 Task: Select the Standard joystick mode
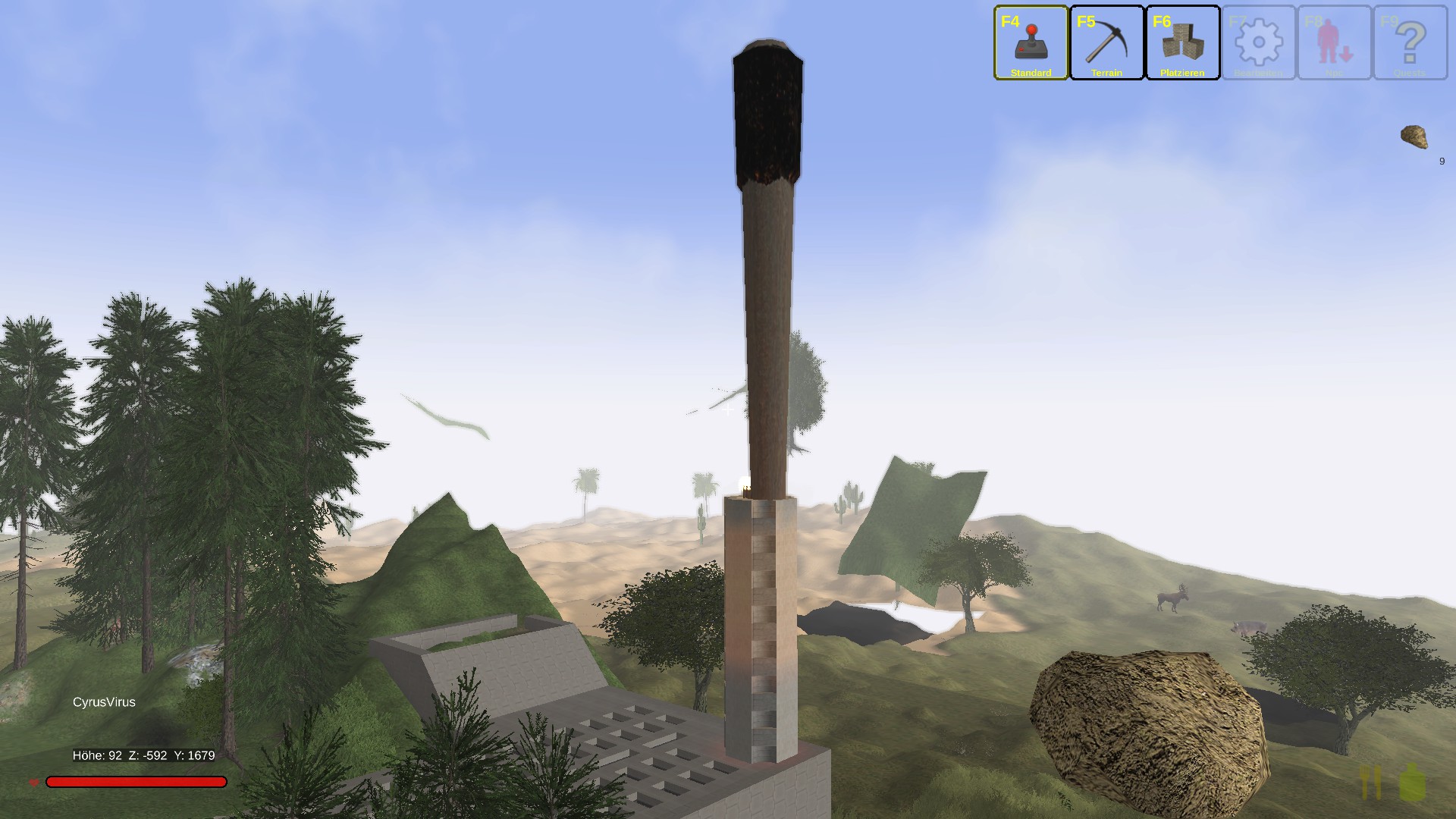[x=1031, y=43]
